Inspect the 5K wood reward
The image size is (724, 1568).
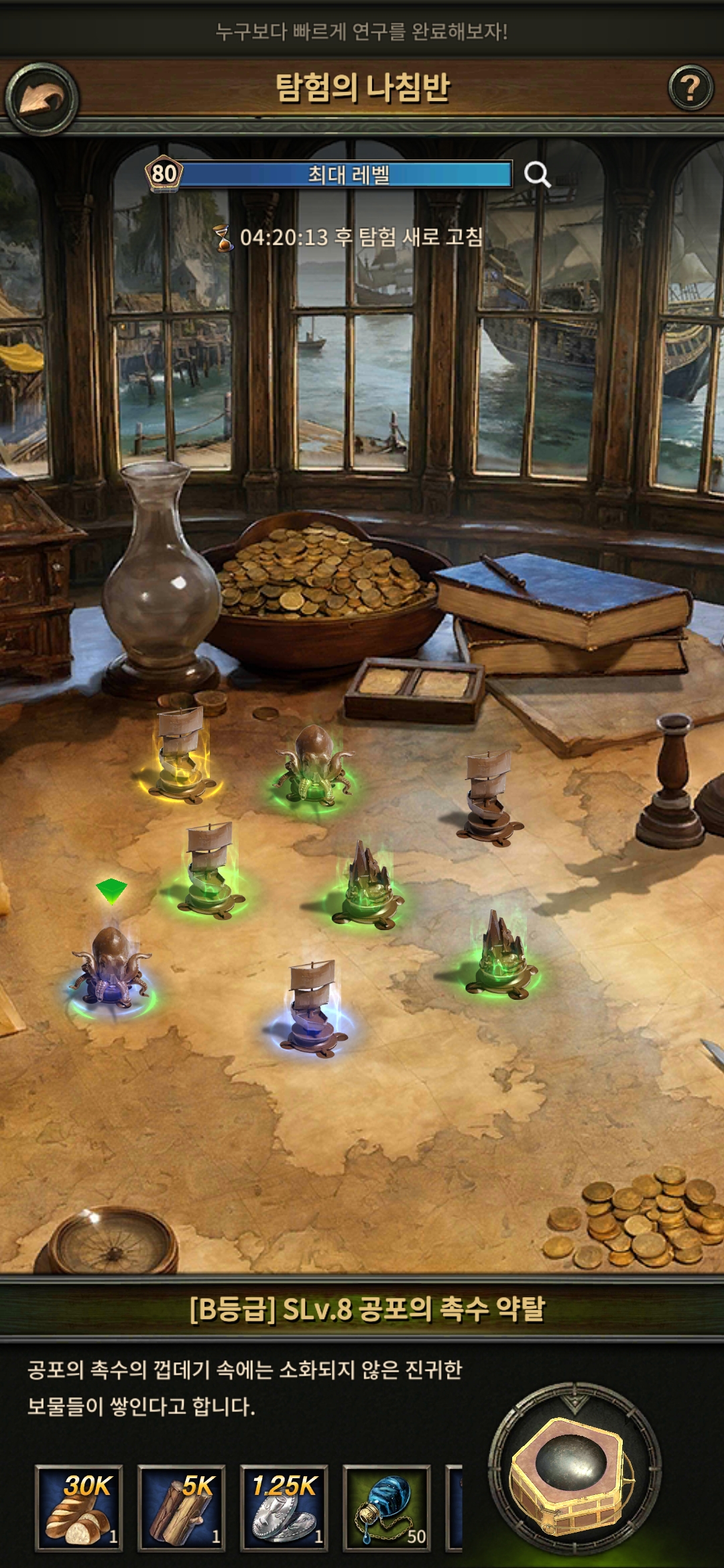point(182,1507)
